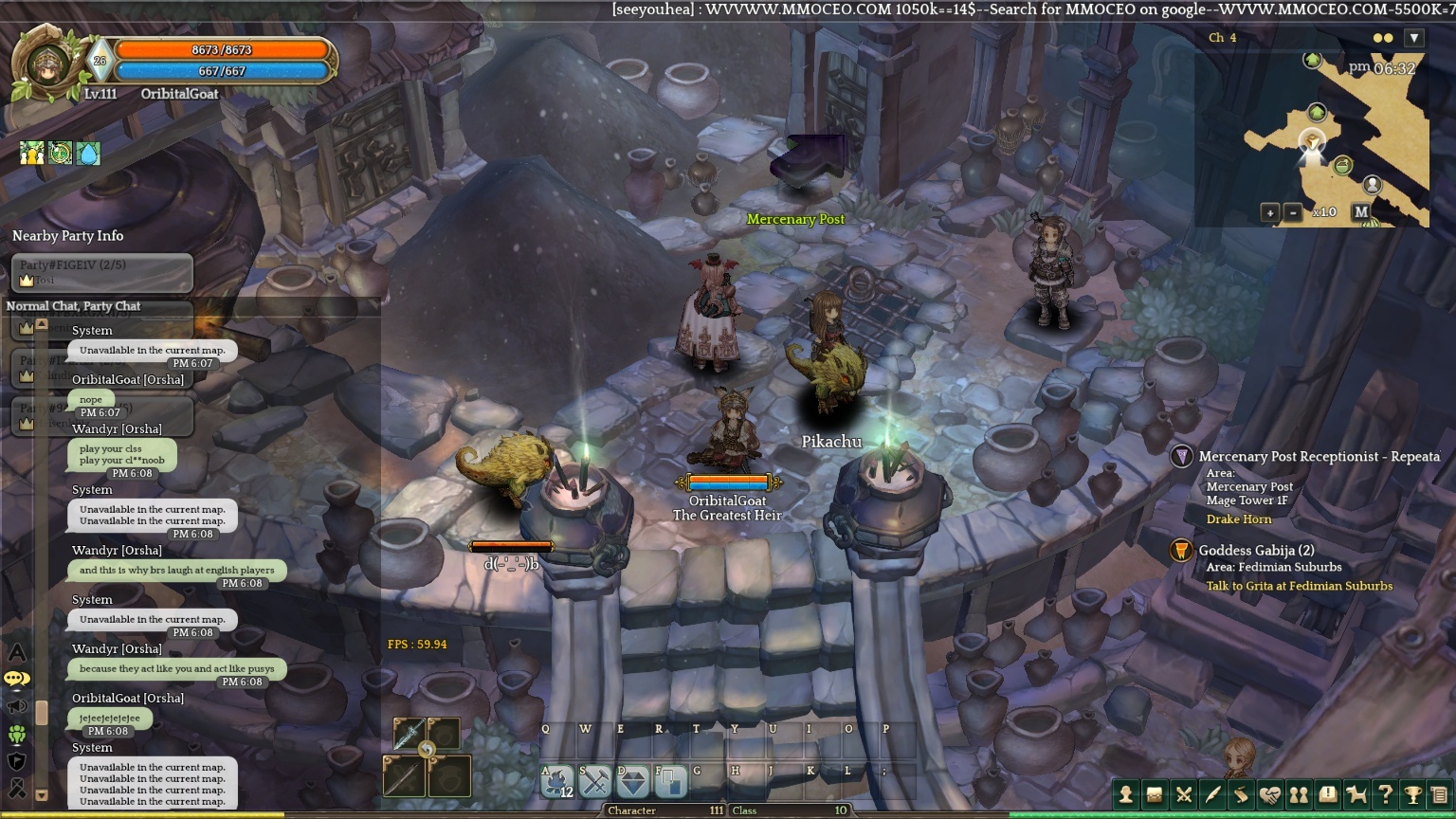Screen dimensions: 1456x819
Task: Open the helping-hands heart menu icon
Action: pos(1269,795)
